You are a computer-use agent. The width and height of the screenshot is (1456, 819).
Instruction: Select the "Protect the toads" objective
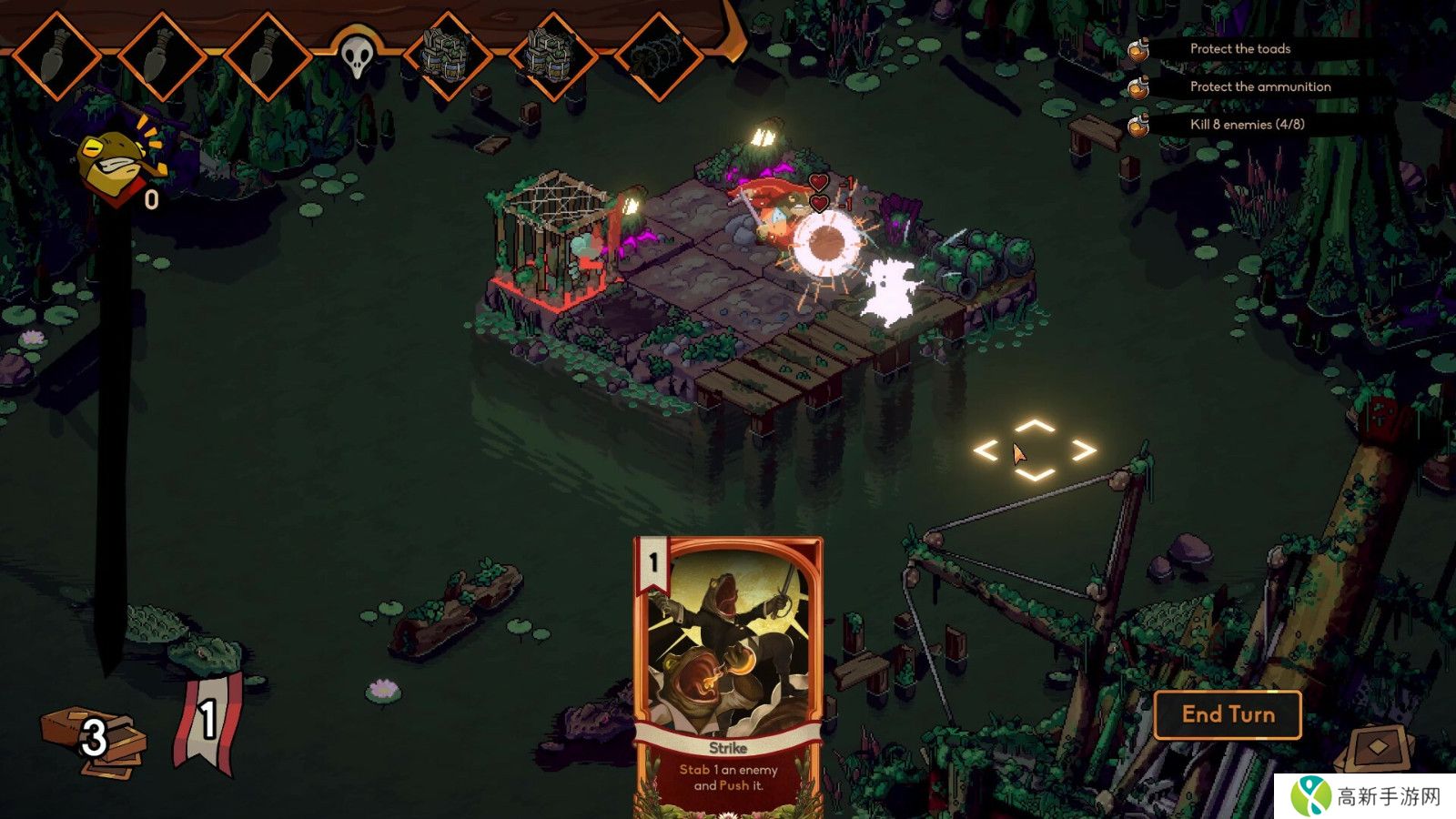point(1239,49)
